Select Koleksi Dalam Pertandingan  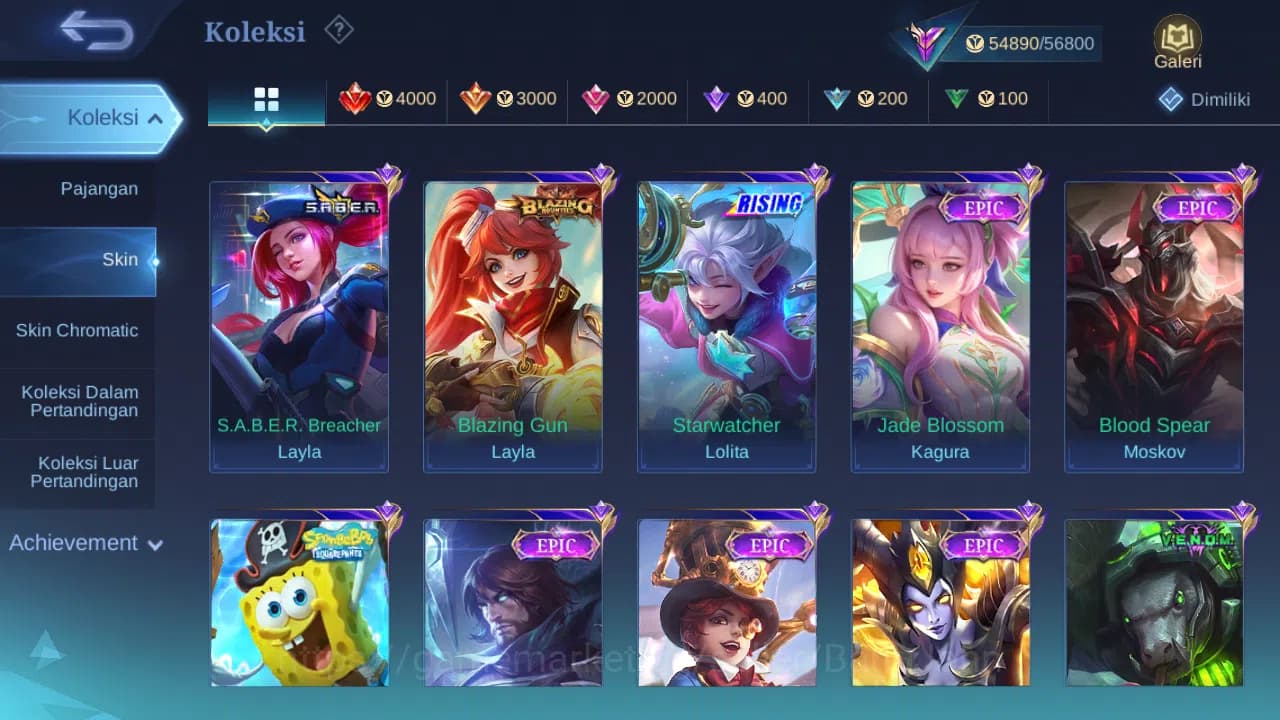click(x=78, y=401)
